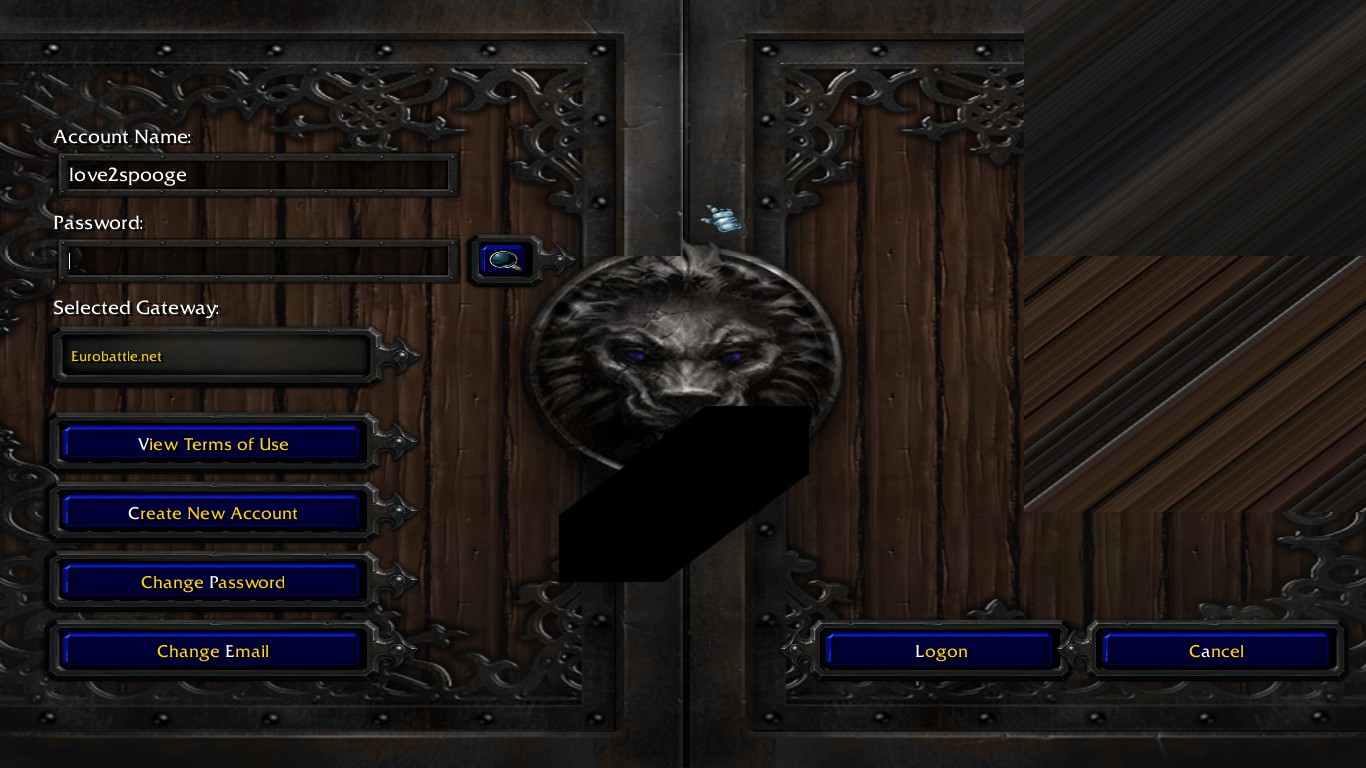Open View Terms of Use
The width and height of the screenshot is (1366, 768).
coord(211,443)
